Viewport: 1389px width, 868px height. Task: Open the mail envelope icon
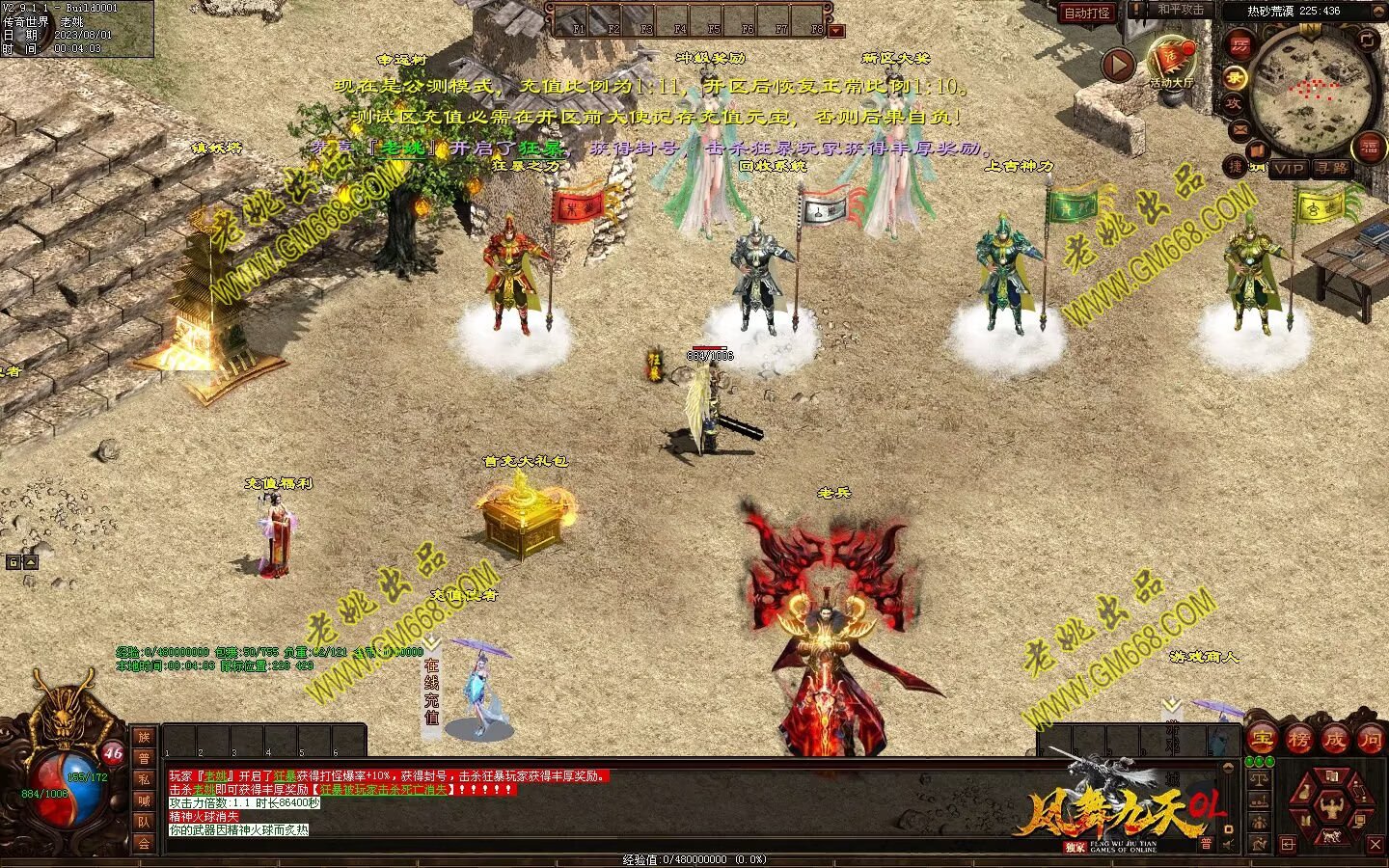pos(1240,129)
